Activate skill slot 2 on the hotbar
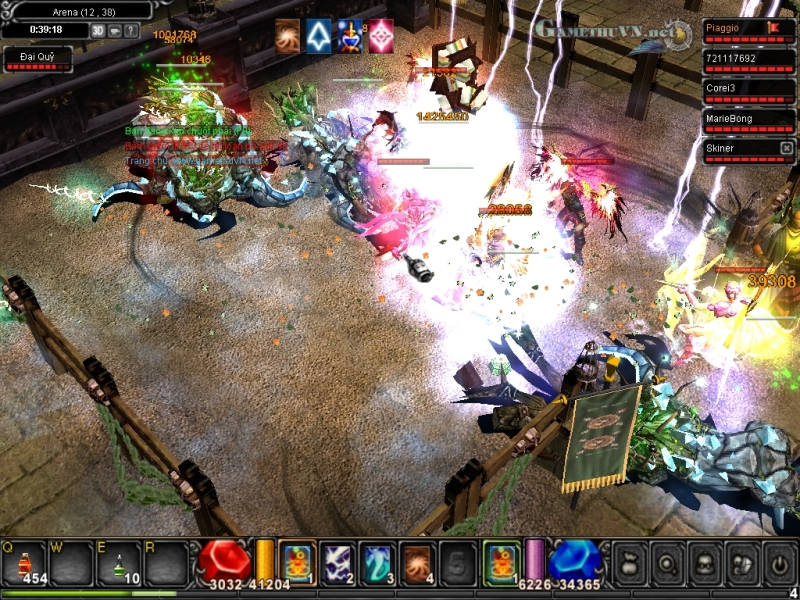800x600 pixels. 336,563
